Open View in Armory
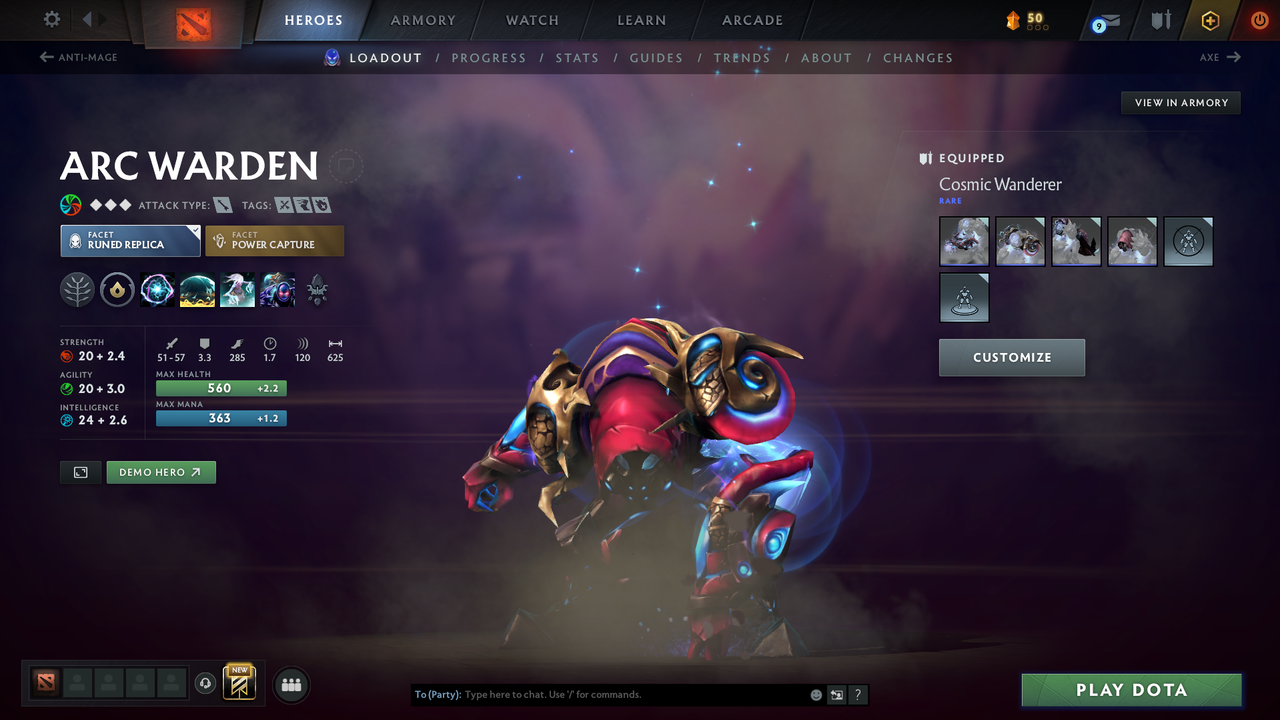 coord(1180,102)
